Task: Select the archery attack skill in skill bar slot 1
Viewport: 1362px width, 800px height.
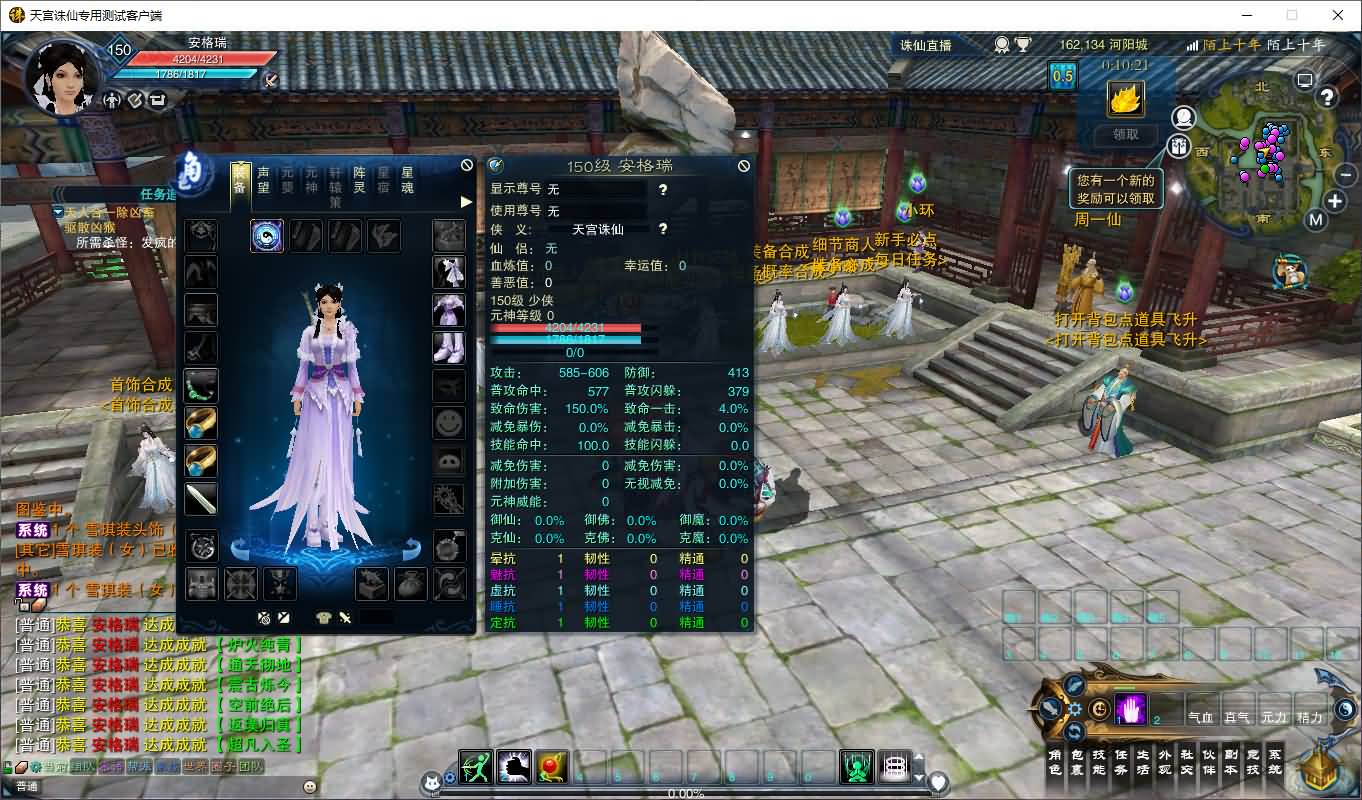Action: tap(475, 764)
